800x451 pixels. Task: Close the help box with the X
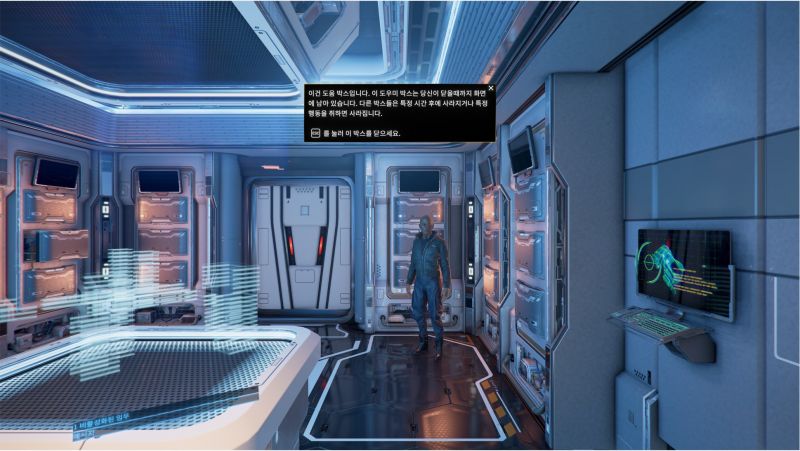click(490, 89)
